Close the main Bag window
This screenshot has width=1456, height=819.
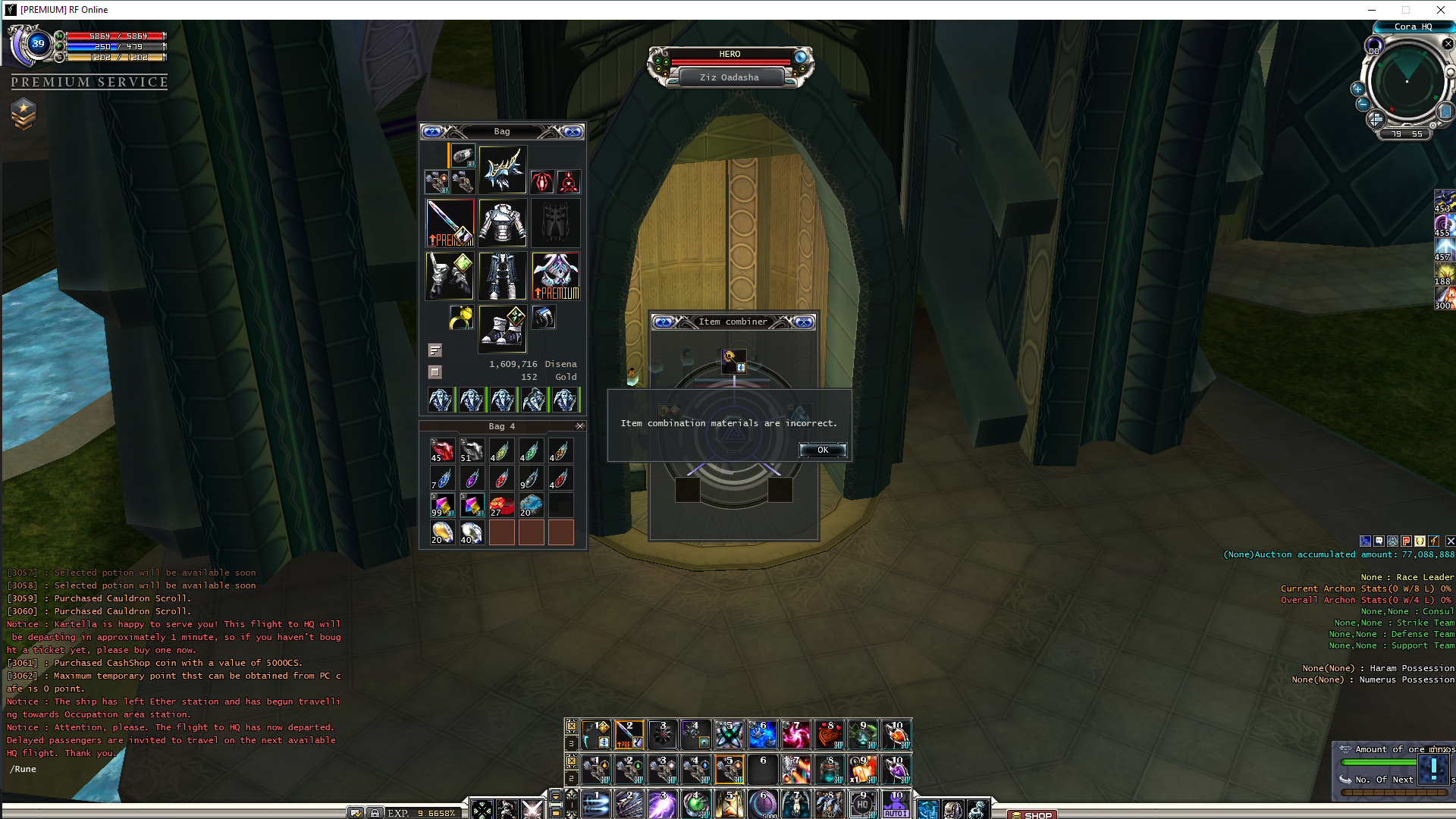pyautogui.click(x=573, y=132)
